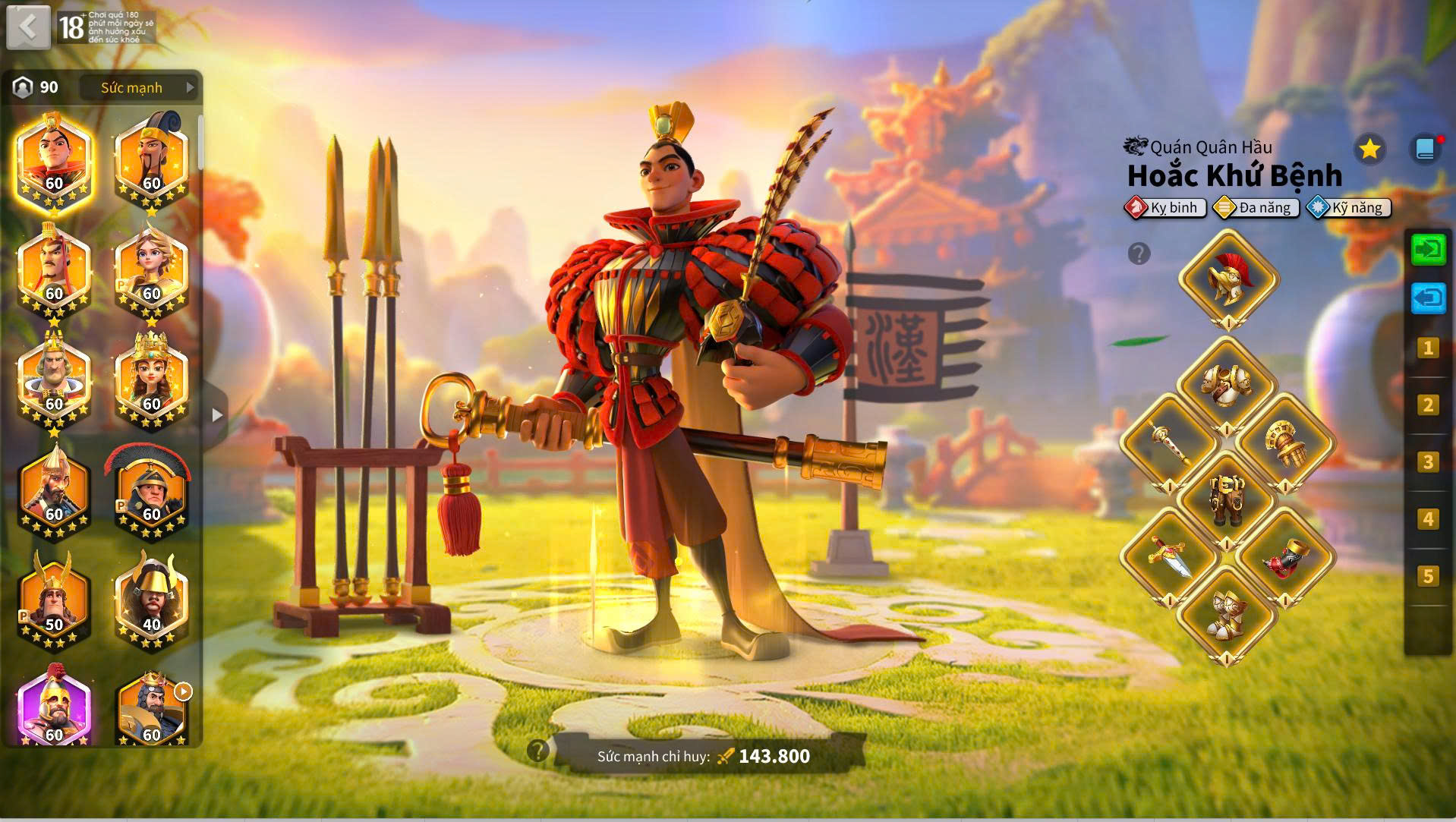Select the Kỹ năng talent tag
Screen dimensions: 1456x822
click(x=1349, y=208)
